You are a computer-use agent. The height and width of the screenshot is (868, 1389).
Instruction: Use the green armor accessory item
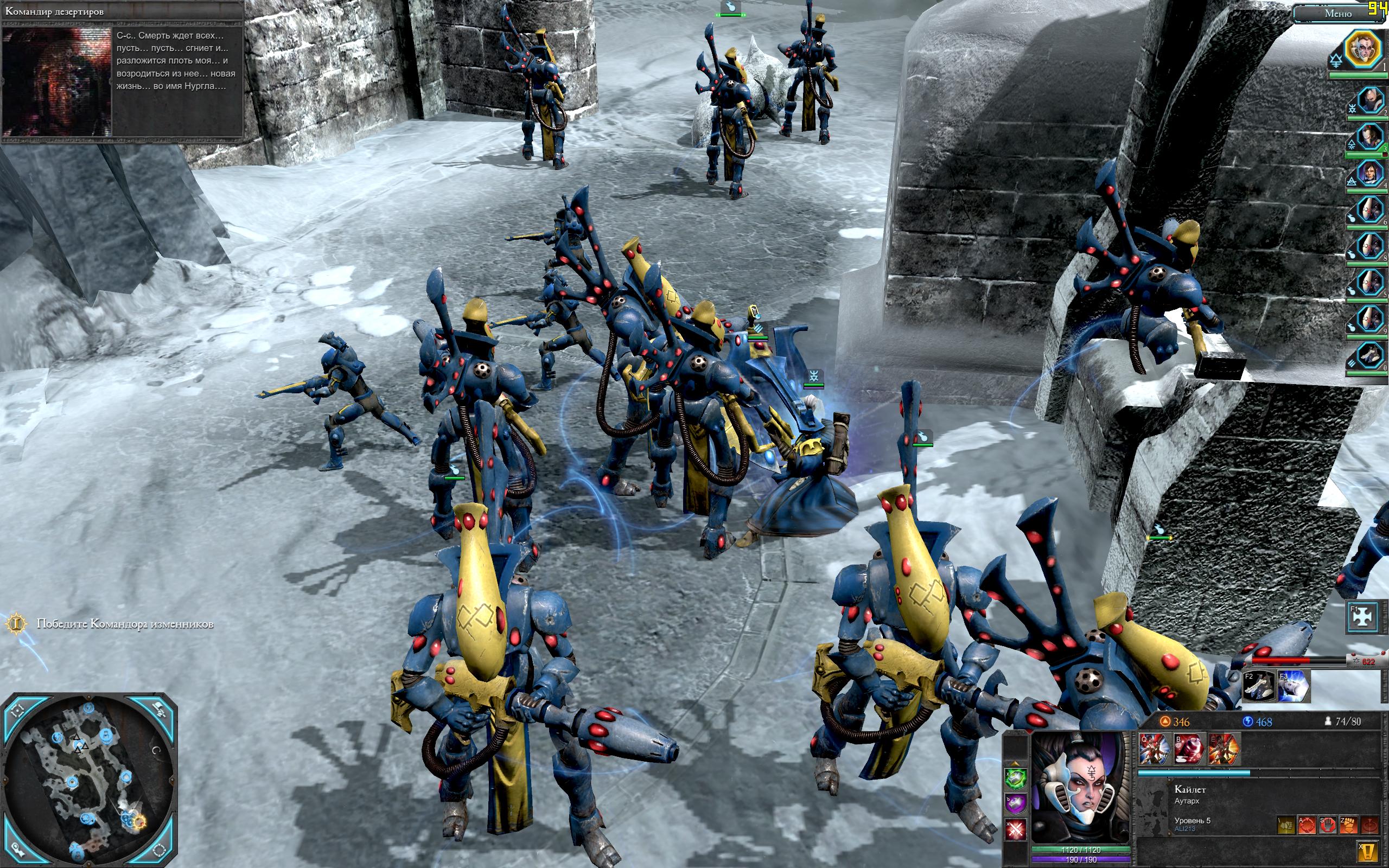pos(1015,778)
